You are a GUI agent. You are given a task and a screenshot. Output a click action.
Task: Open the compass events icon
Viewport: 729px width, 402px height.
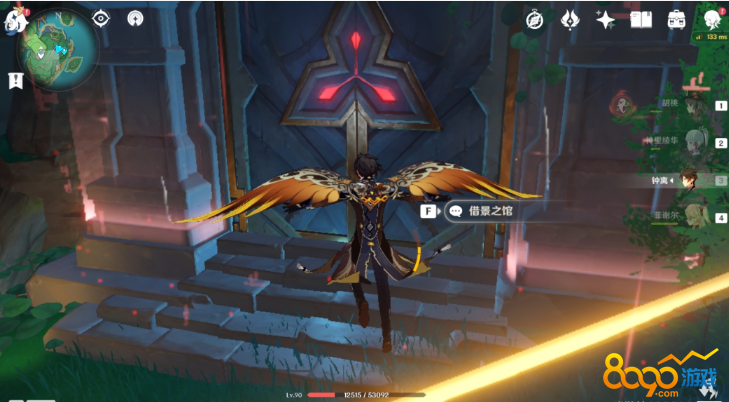[534, 19]
